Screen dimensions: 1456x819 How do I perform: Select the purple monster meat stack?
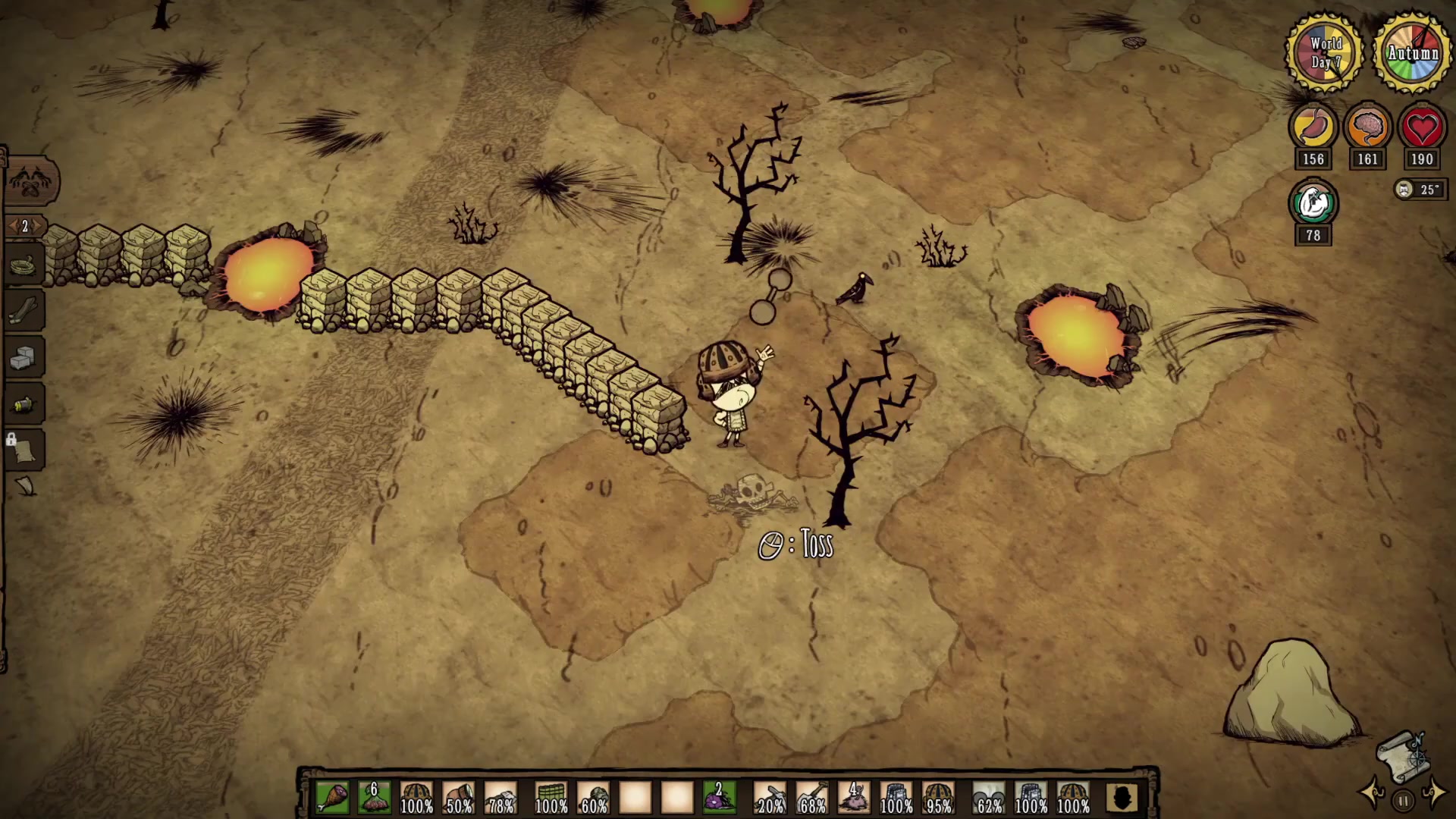coord(719,798)
